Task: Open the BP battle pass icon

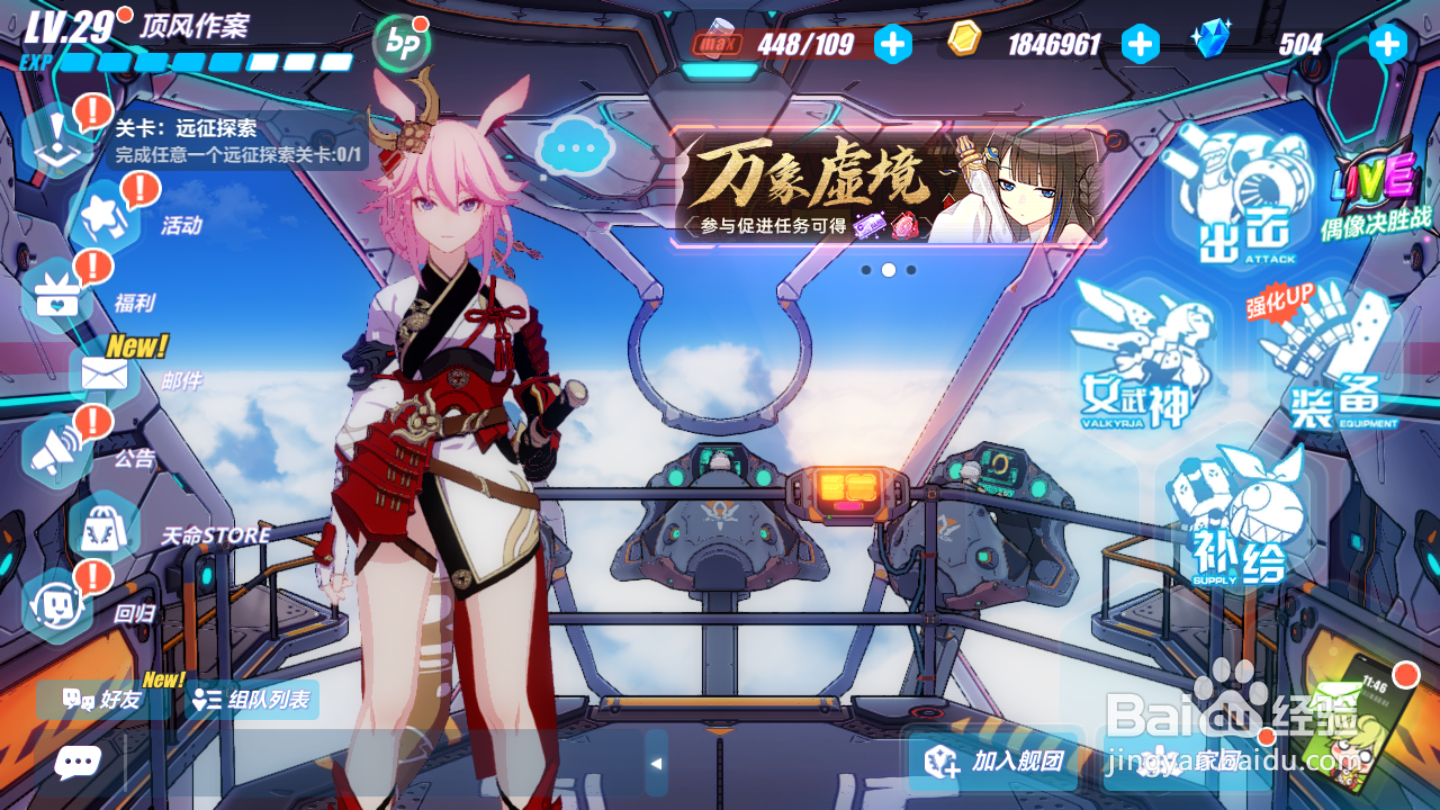Action: pyautogui.click(x=399, y=42)
